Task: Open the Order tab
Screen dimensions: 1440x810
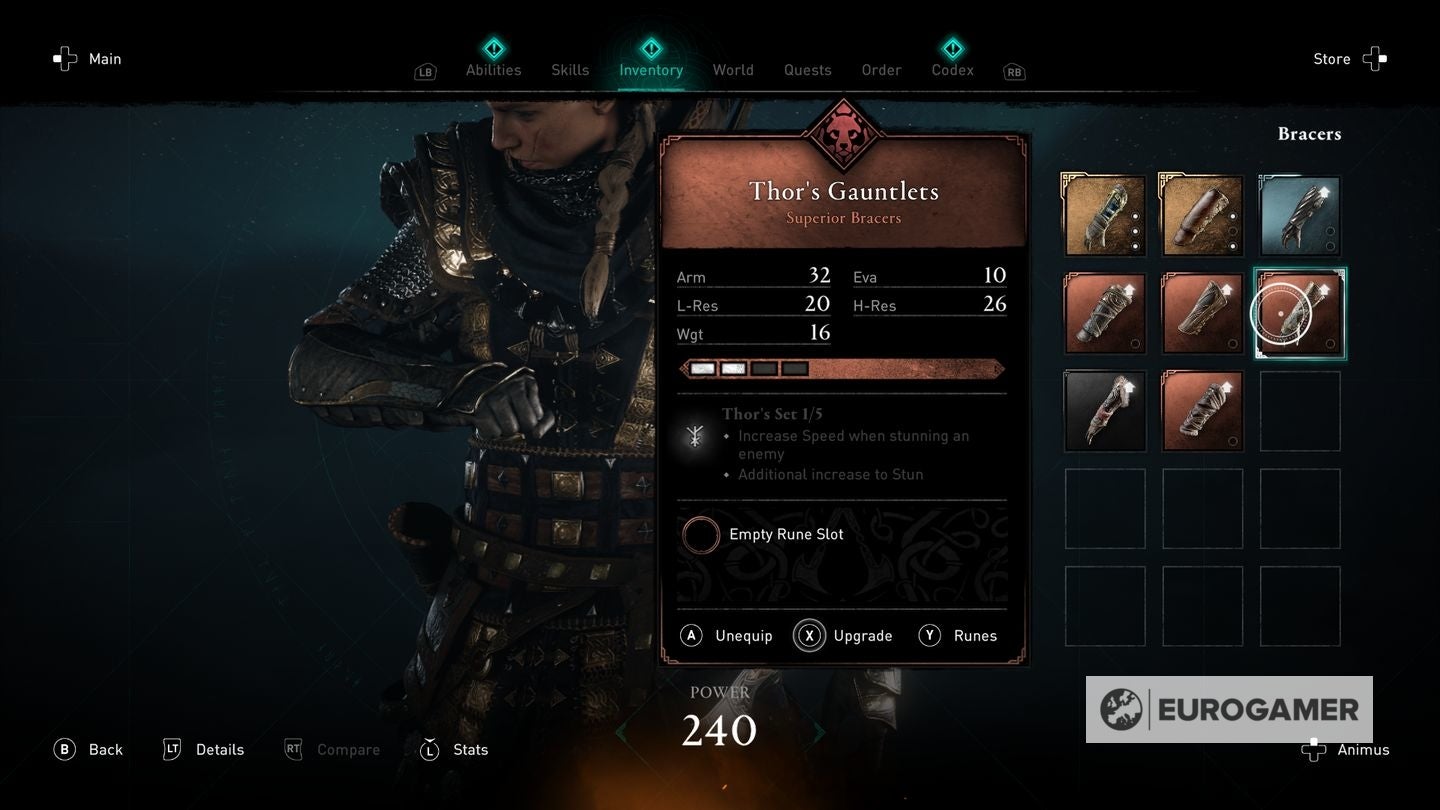Action: click(x=881, y=69)
